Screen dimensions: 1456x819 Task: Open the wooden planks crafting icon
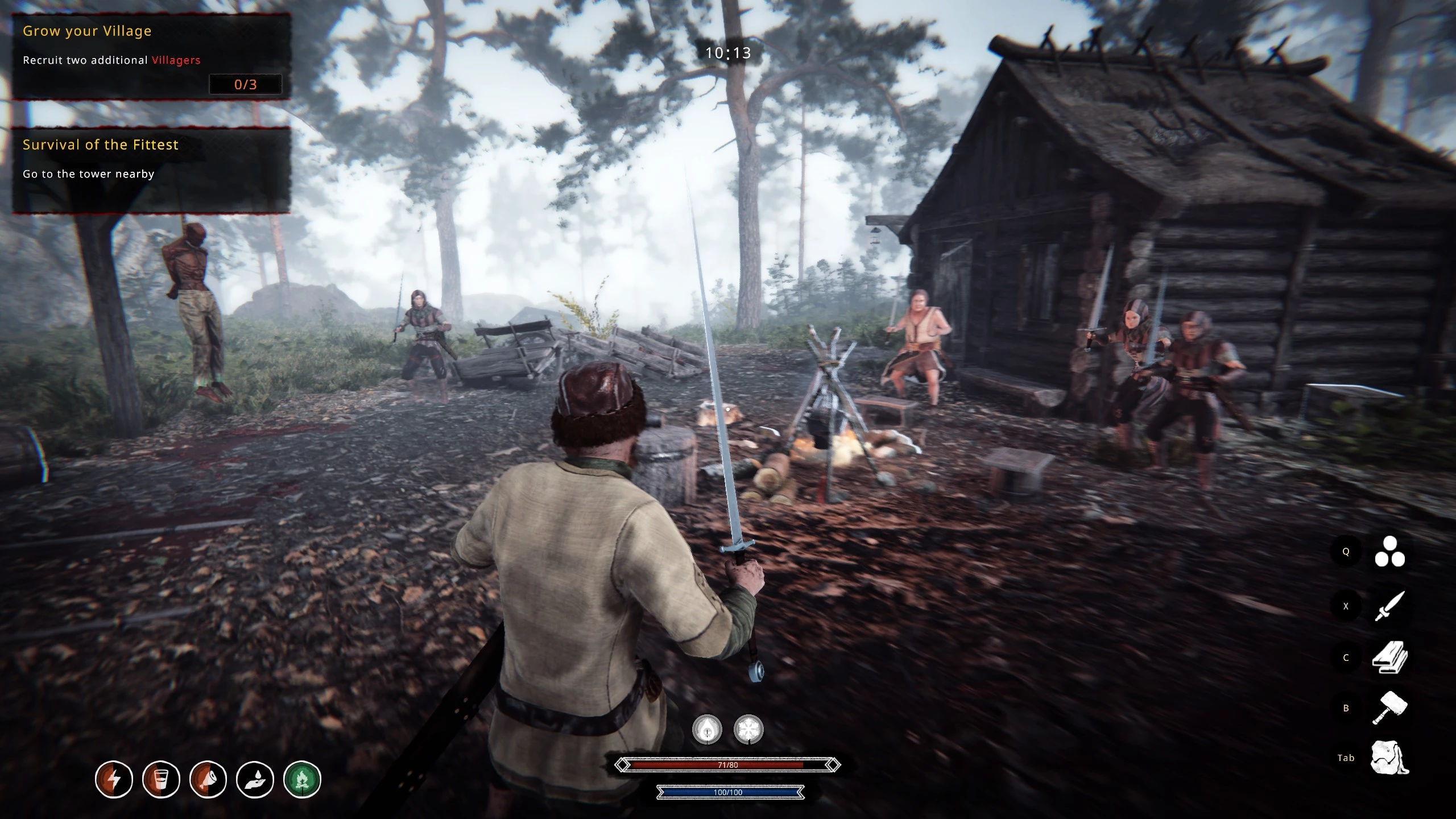(1389, 657)
